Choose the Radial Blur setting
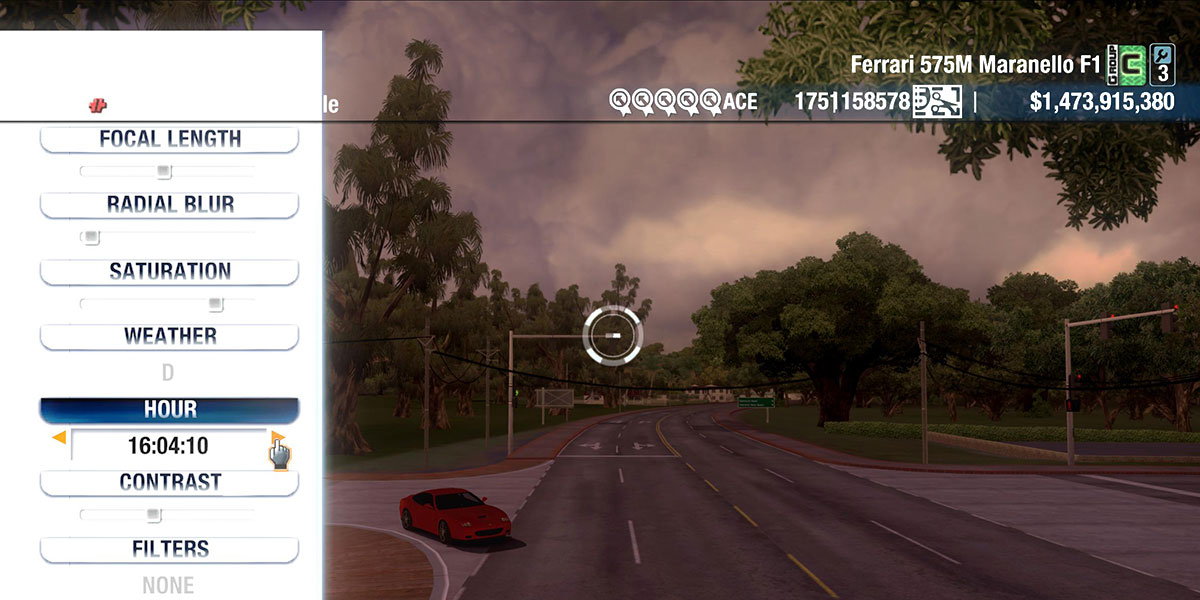 (169, 205)
